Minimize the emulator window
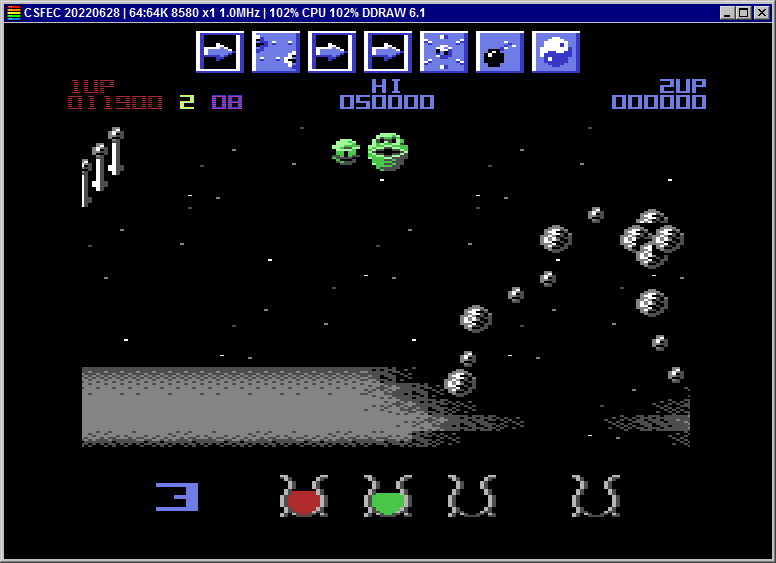776x563 pixels. pyautogui.click(x=727, y=13)
